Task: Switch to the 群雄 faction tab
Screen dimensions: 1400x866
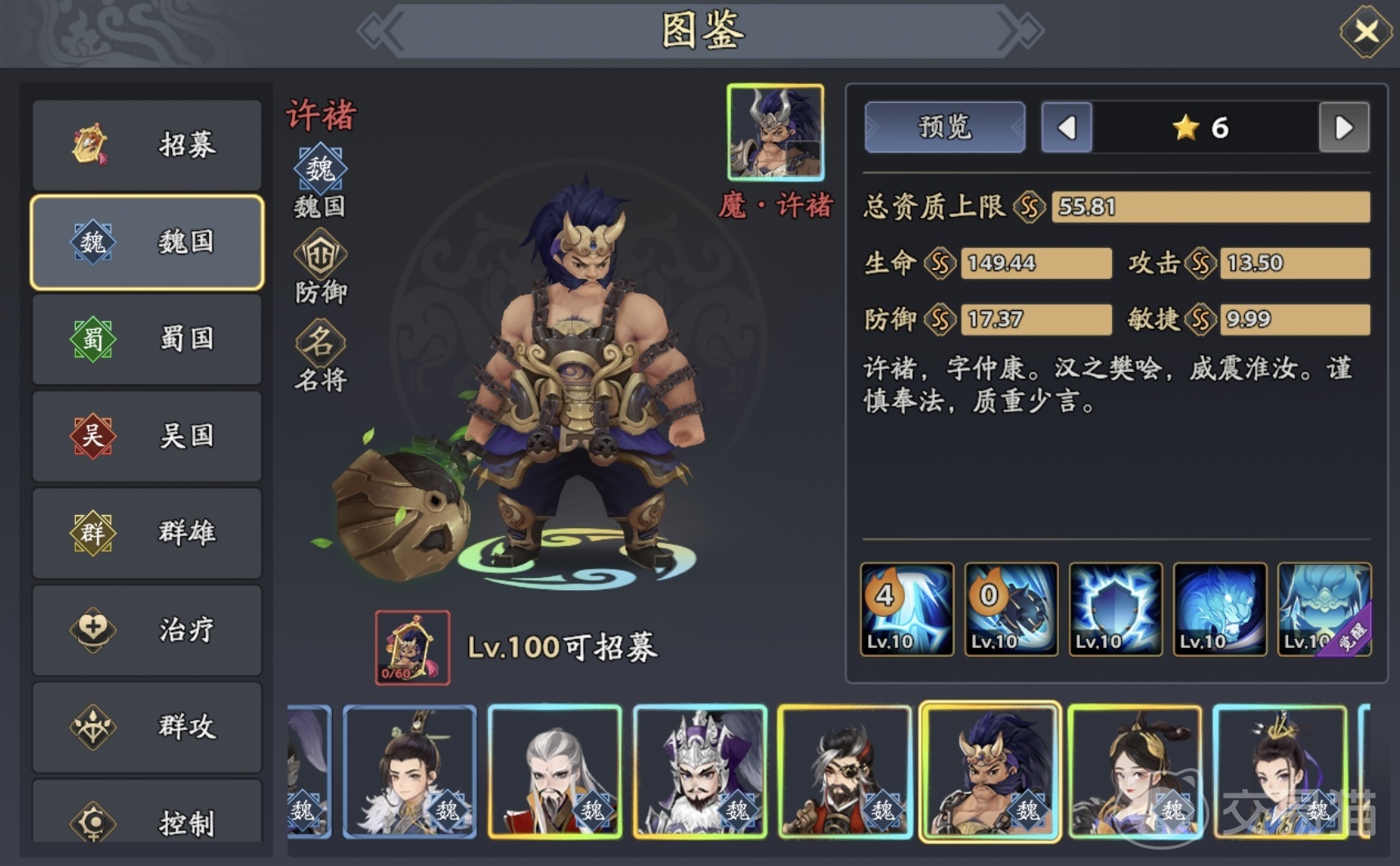Action: click(147, 533)
